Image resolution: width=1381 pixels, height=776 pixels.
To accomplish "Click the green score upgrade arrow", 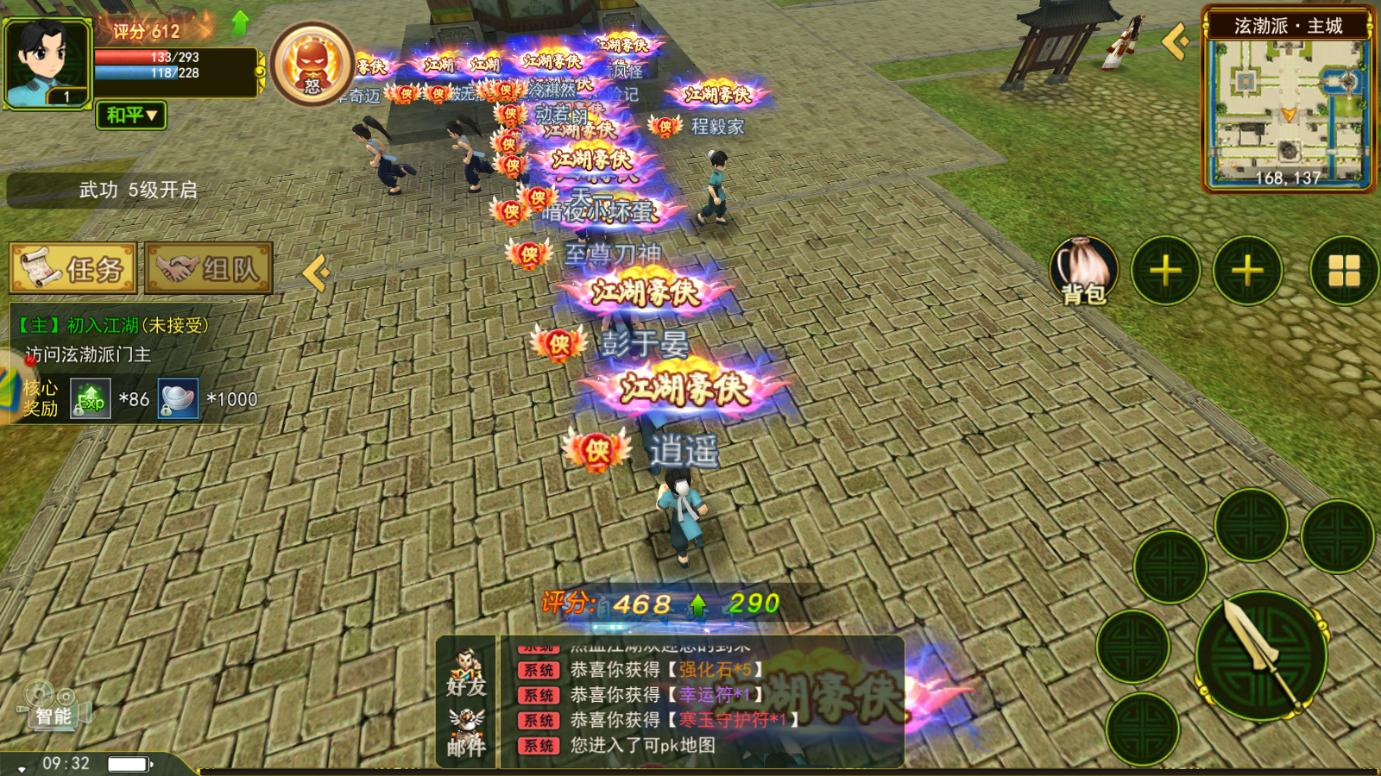I will coord(240,22).
